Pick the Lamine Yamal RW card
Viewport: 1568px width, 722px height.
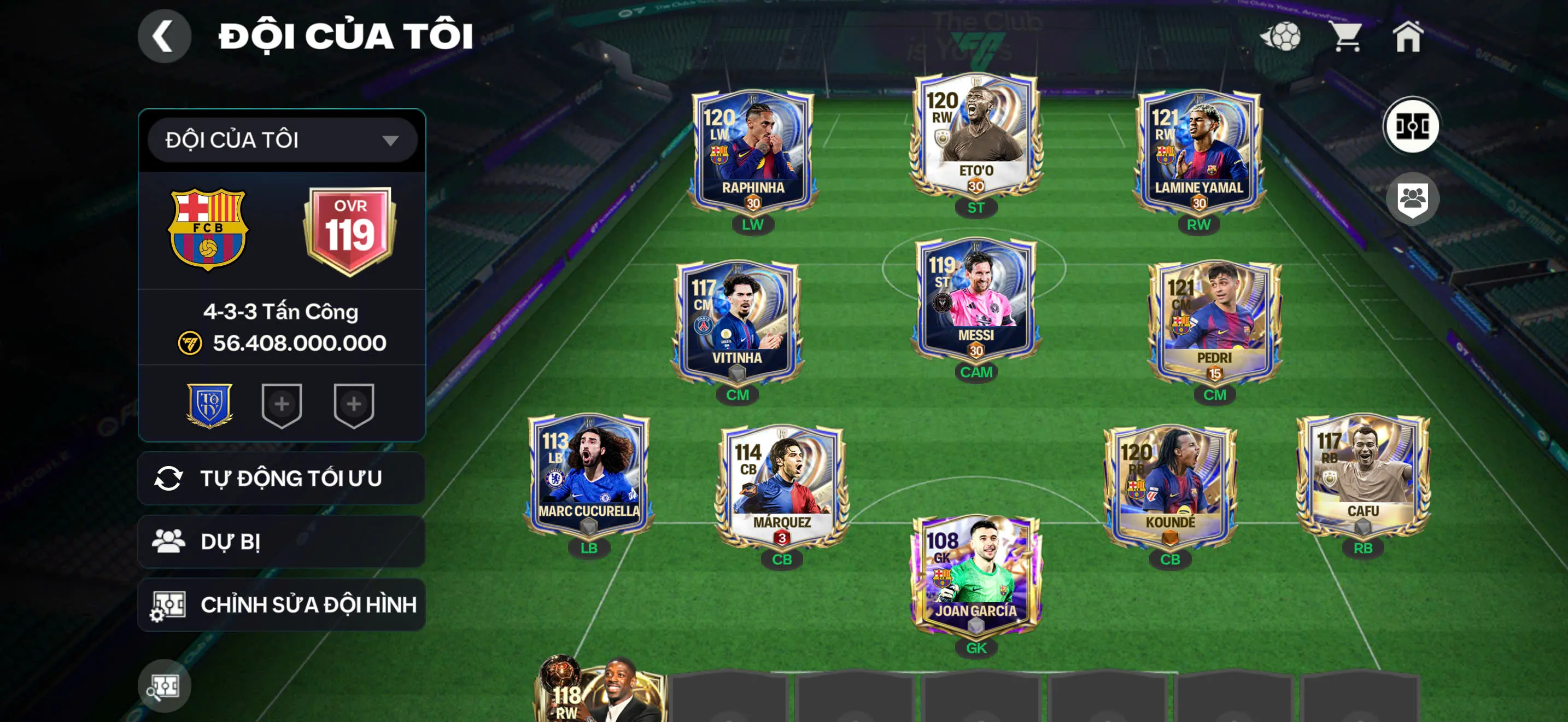tap(1198, 152)
